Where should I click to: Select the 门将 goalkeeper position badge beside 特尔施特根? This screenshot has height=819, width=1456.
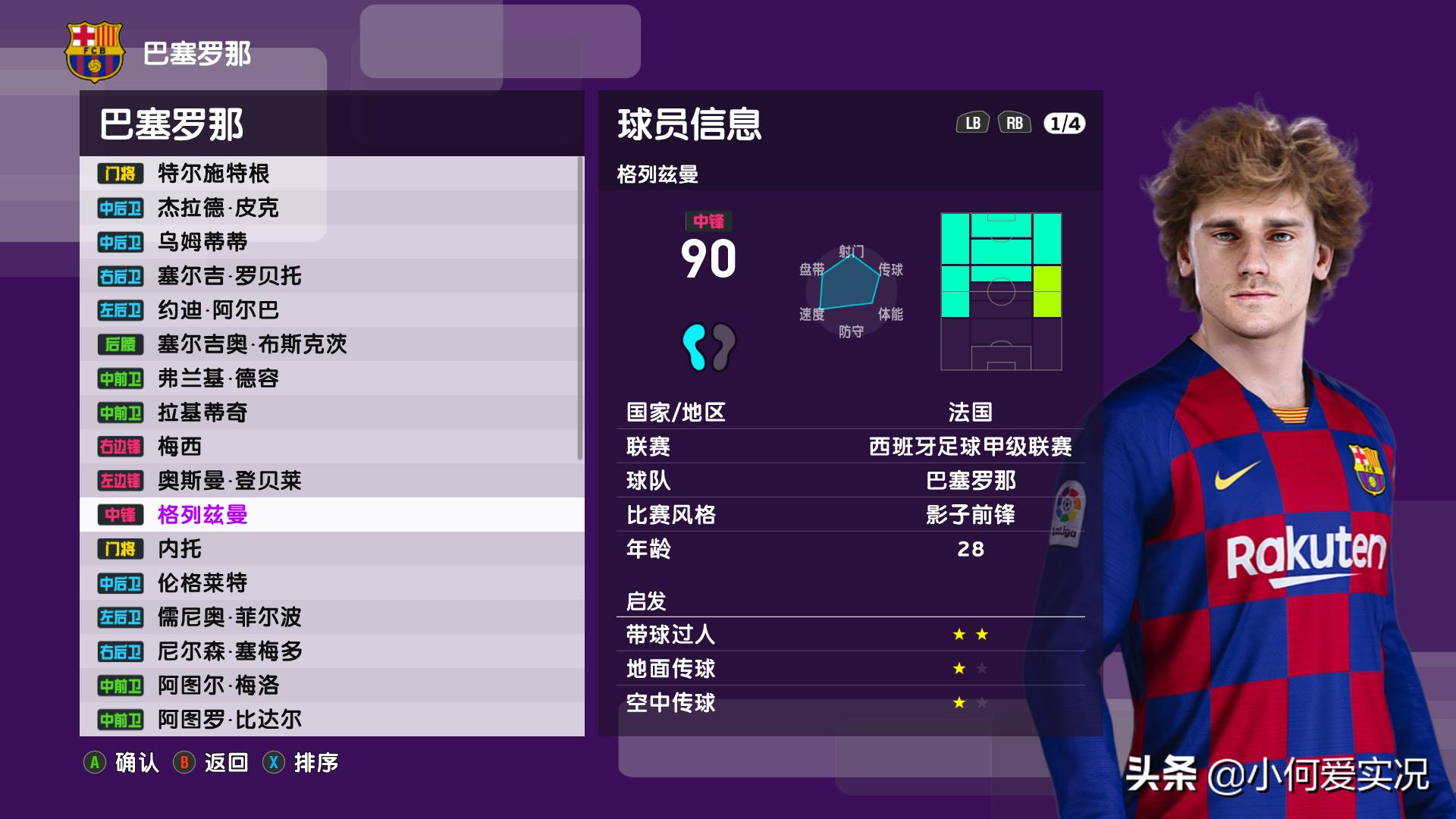(121, 174)
